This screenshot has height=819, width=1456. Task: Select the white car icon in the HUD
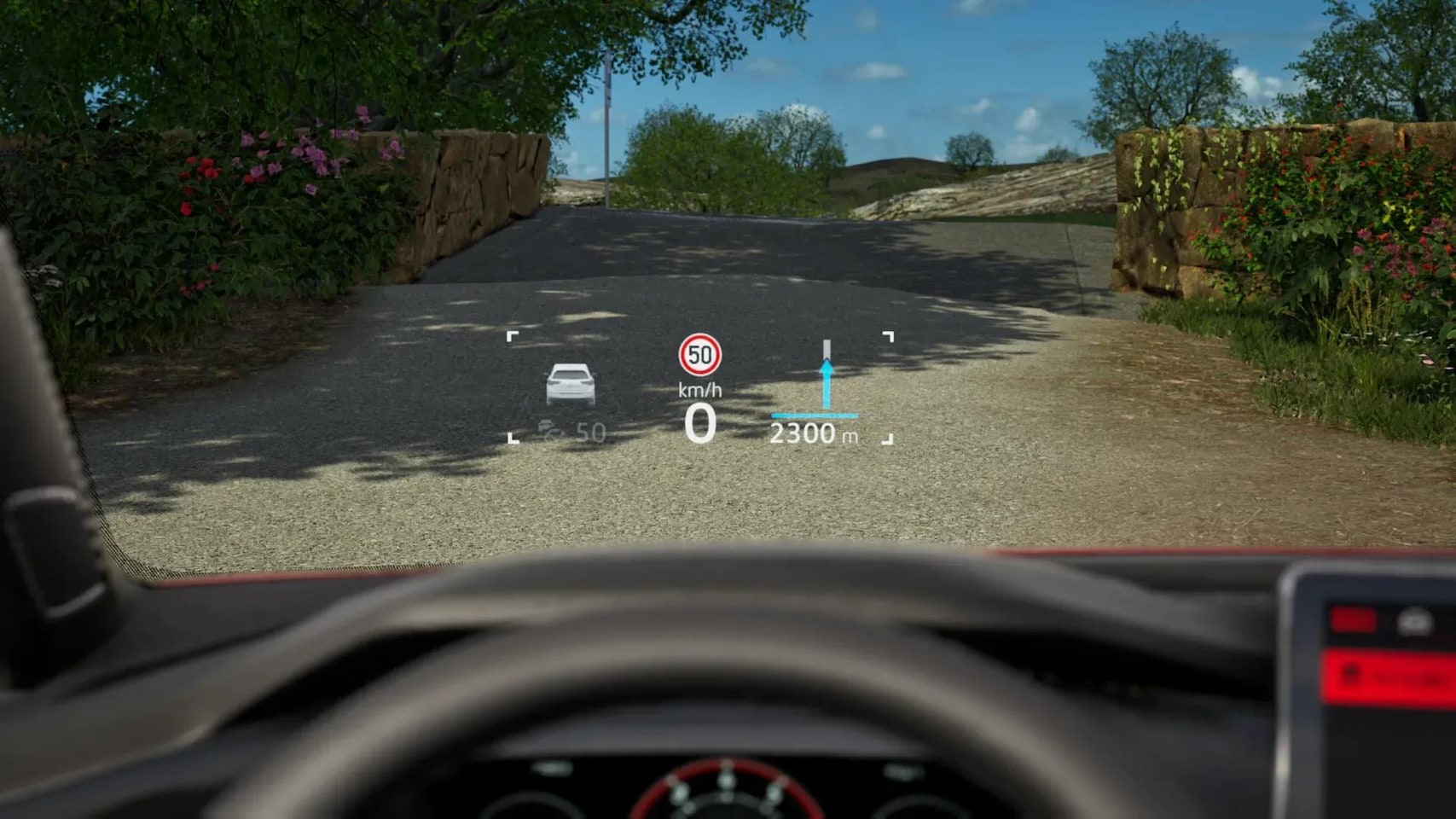[x=571, y=384]
